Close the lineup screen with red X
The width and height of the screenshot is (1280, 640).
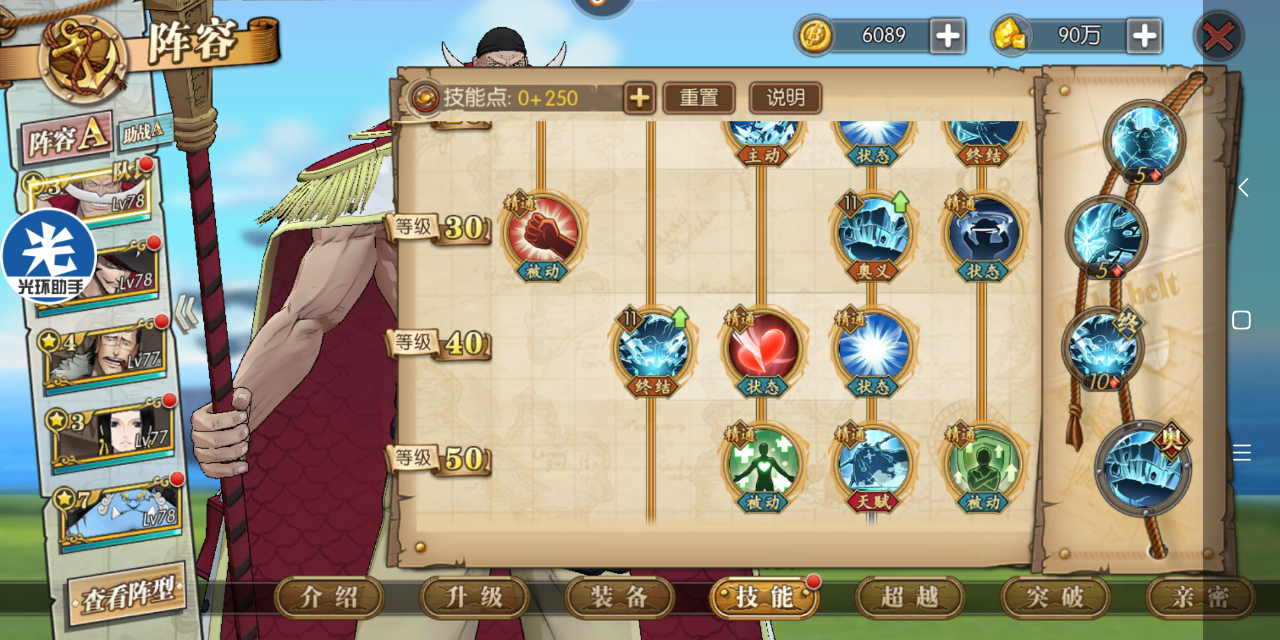point(1218,38)
